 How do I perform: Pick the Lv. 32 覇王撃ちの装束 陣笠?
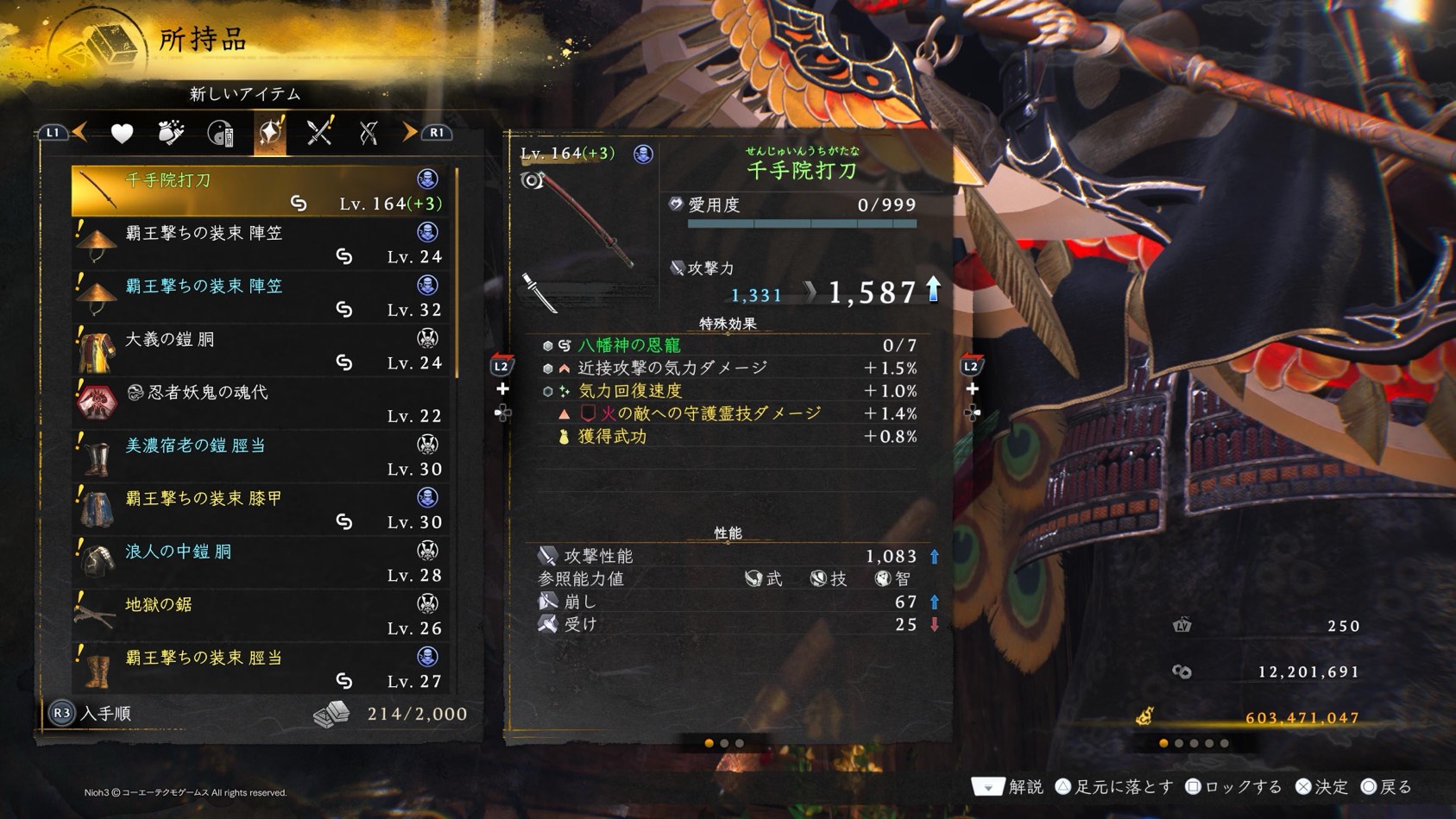click(263, 298)
